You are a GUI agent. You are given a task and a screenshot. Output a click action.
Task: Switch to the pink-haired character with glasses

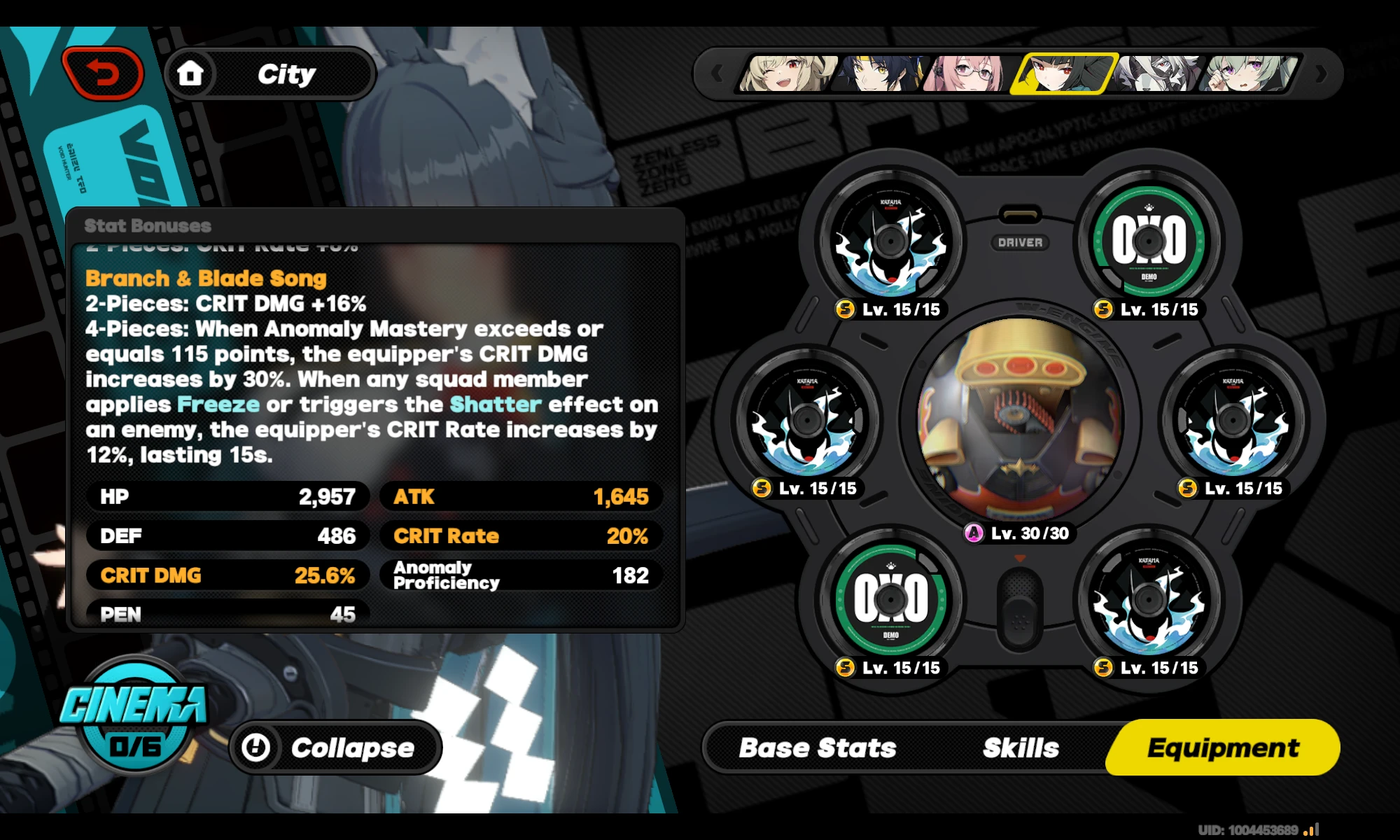(x=967, y=73)
